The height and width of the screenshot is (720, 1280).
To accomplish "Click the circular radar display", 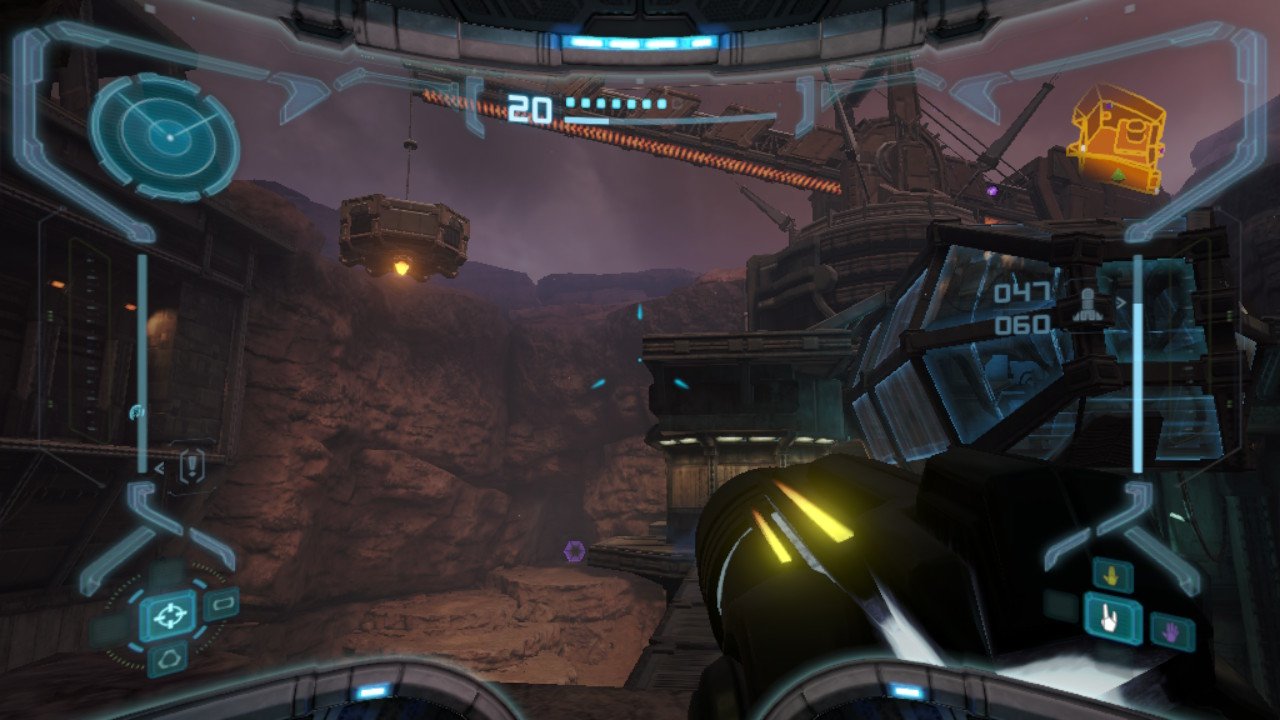I will pos(165,137).
